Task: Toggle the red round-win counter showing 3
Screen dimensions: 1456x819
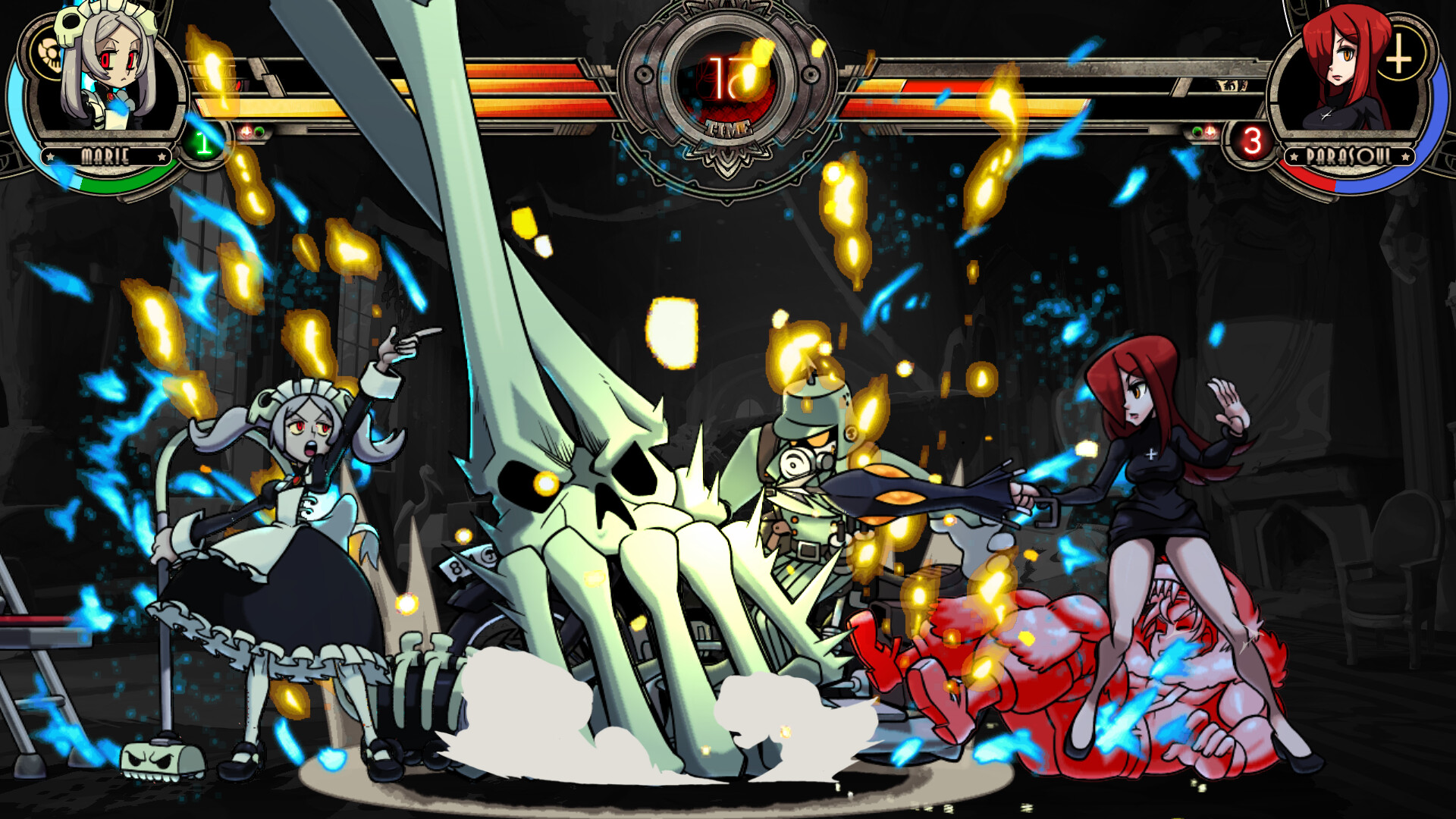Action: click(x=1253, y=140)
